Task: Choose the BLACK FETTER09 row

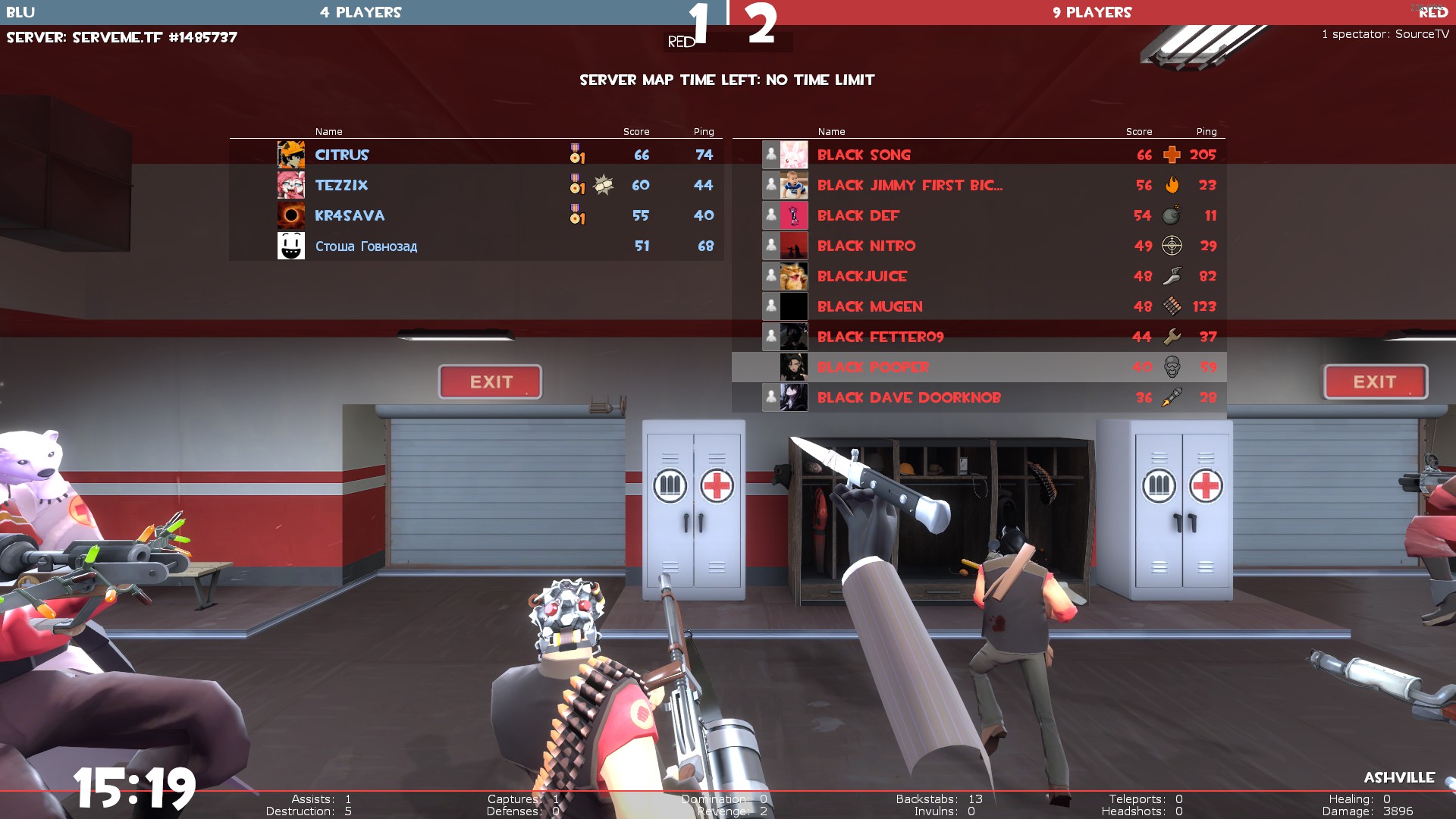Action: (x=880, y=337)
